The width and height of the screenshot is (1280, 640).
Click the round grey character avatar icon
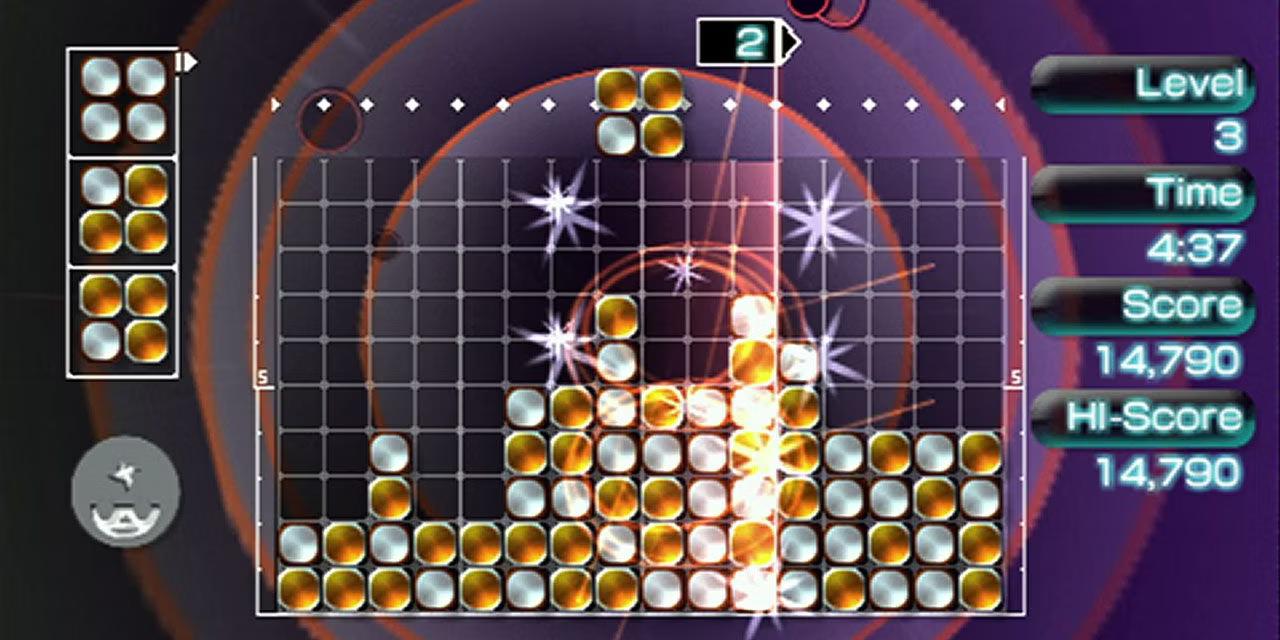point(126,492)
